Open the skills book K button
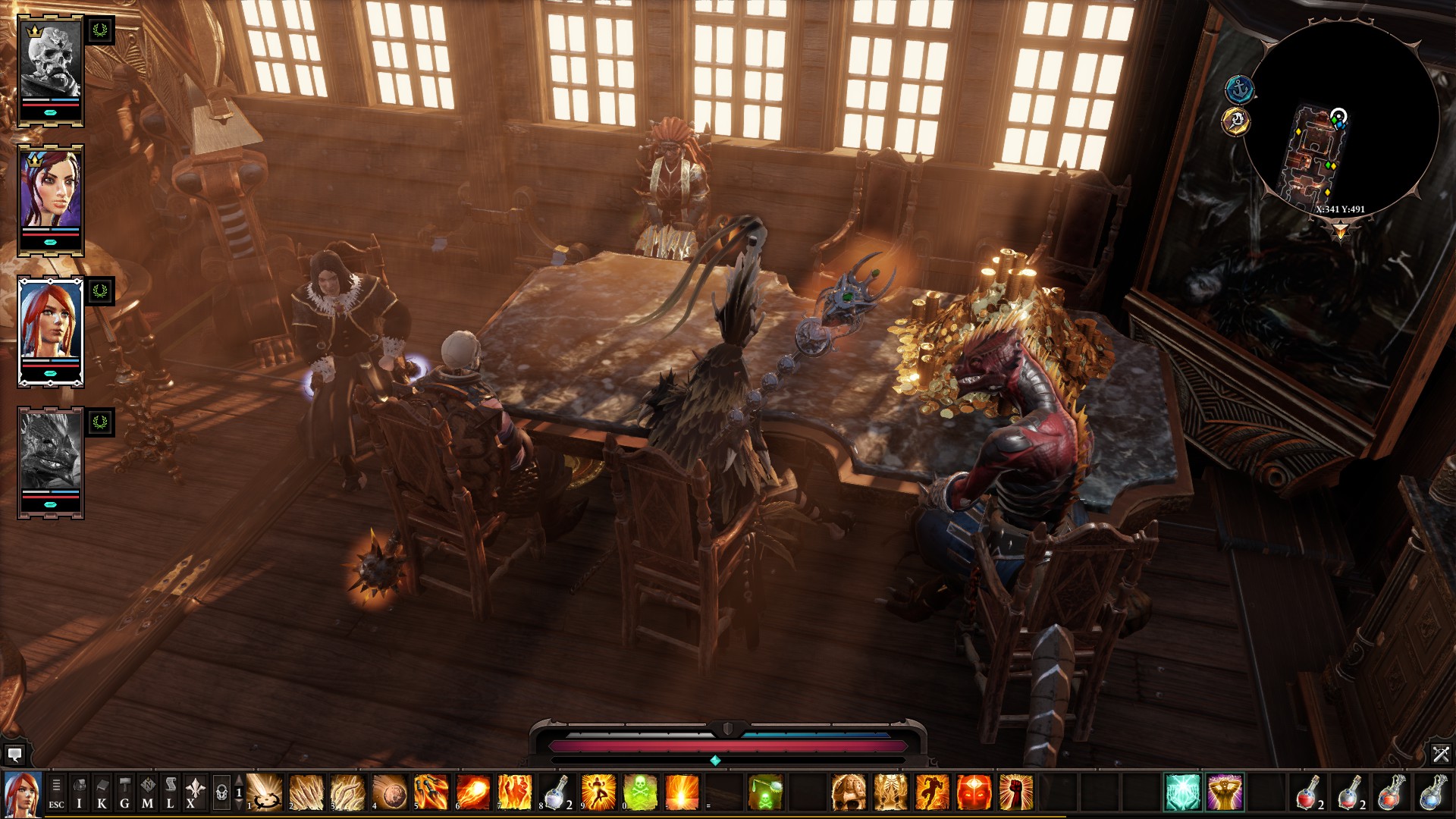Screen dimensions: 1456x819 pos(102,793)
